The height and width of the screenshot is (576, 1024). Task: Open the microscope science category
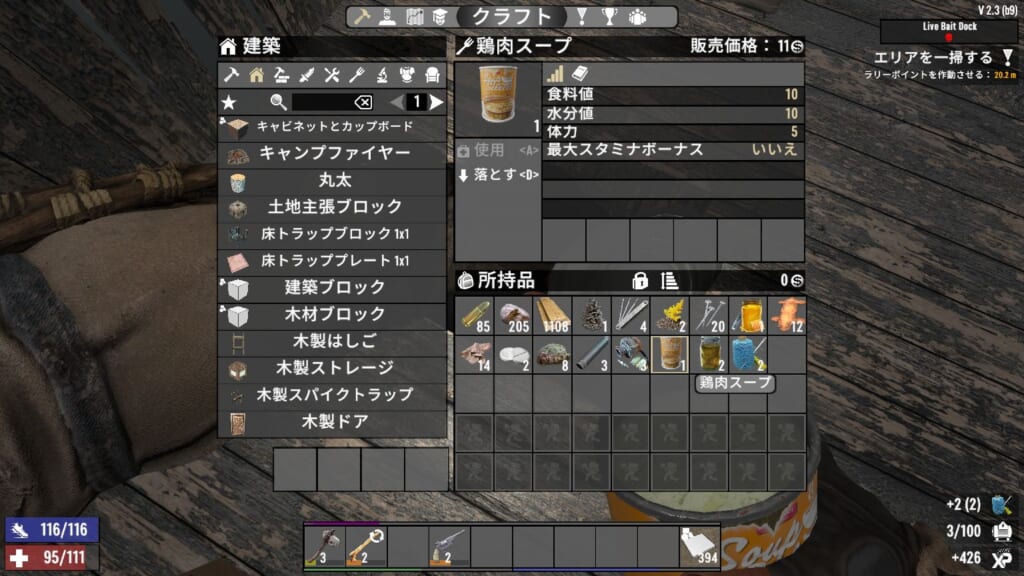382,74
